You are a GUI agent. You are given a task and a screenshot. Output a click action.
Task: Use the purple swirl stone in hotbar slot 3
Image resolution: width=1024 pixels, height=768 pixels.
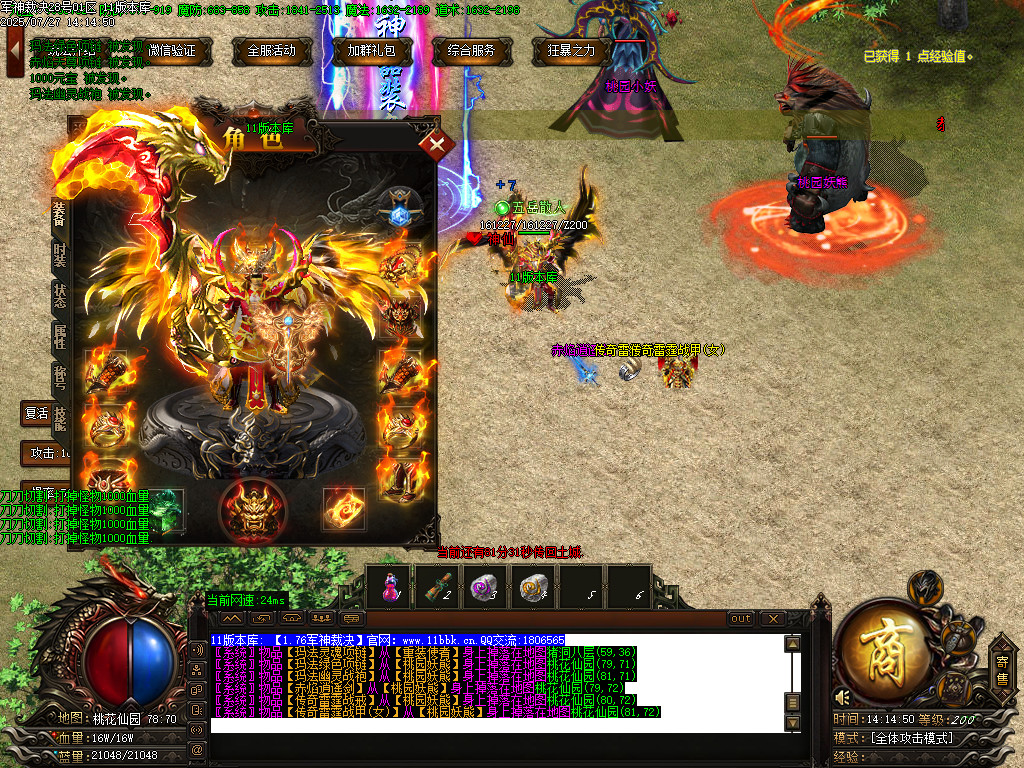(x=485, y=587)
